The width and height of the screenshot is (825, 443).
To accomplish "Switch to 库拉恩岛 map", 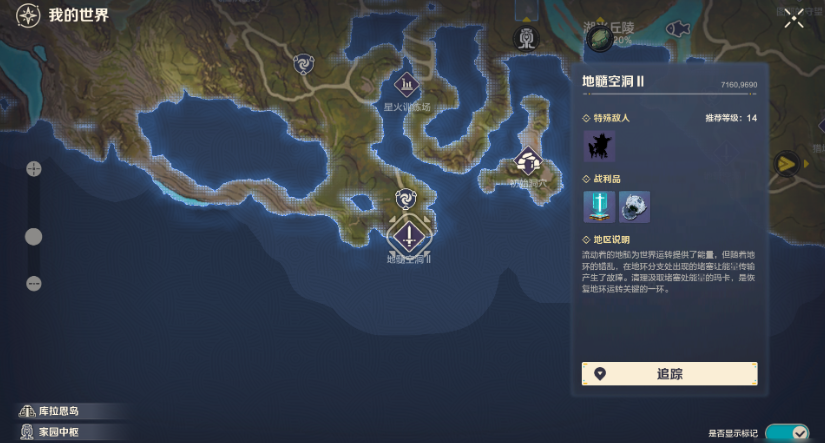I will pyautogui.click(x=62, y=411).
